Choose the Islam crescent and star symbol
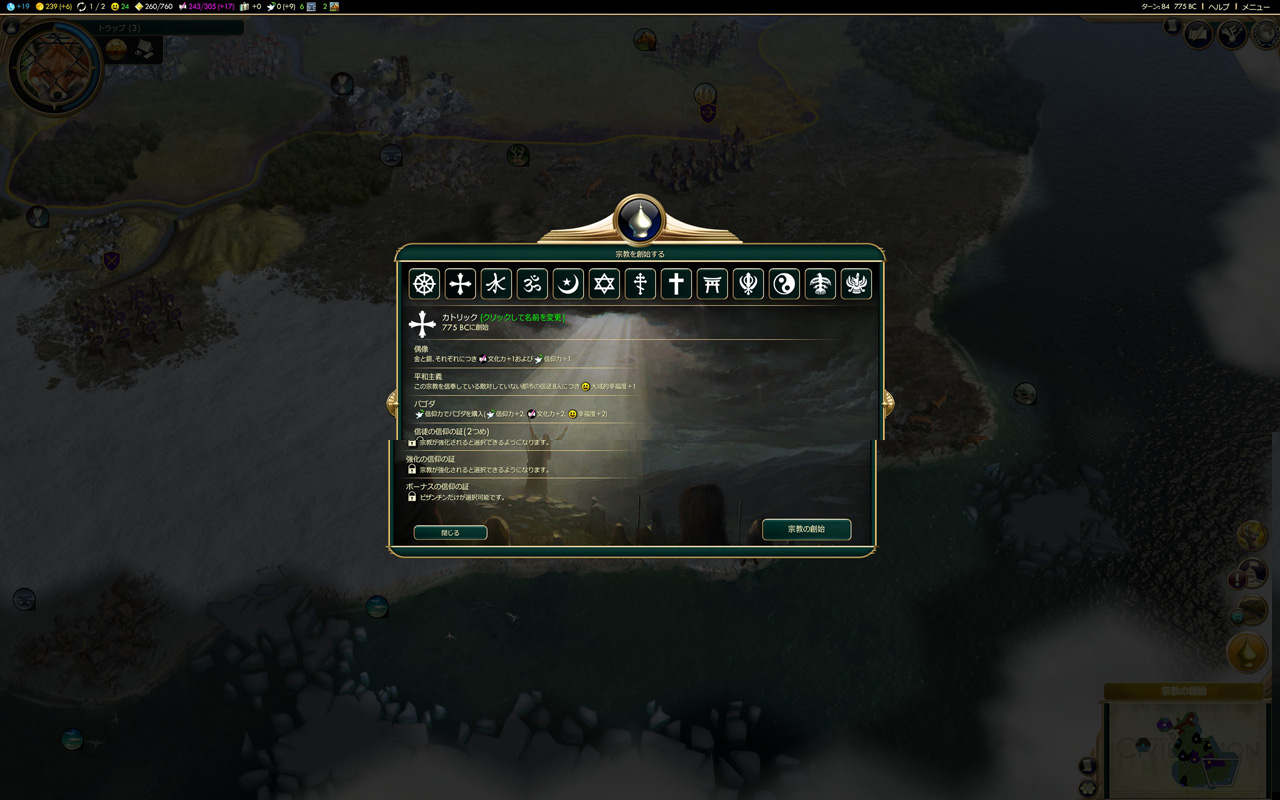Viewport: 1280px width, 800px height. pyautogui.click(x=568, y=284)
